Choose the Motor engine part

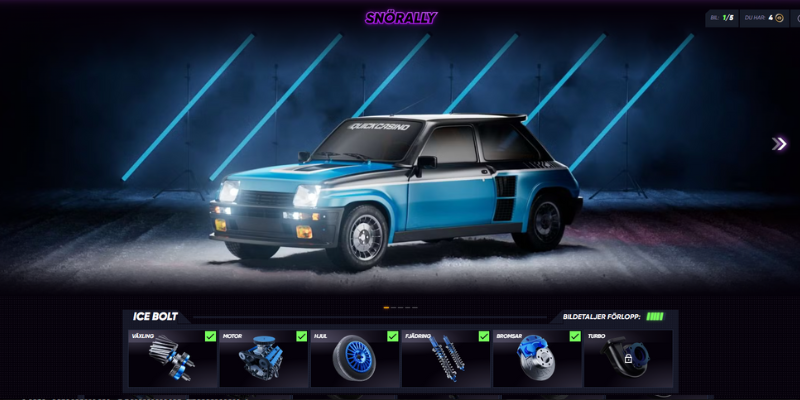pos(264,359)
